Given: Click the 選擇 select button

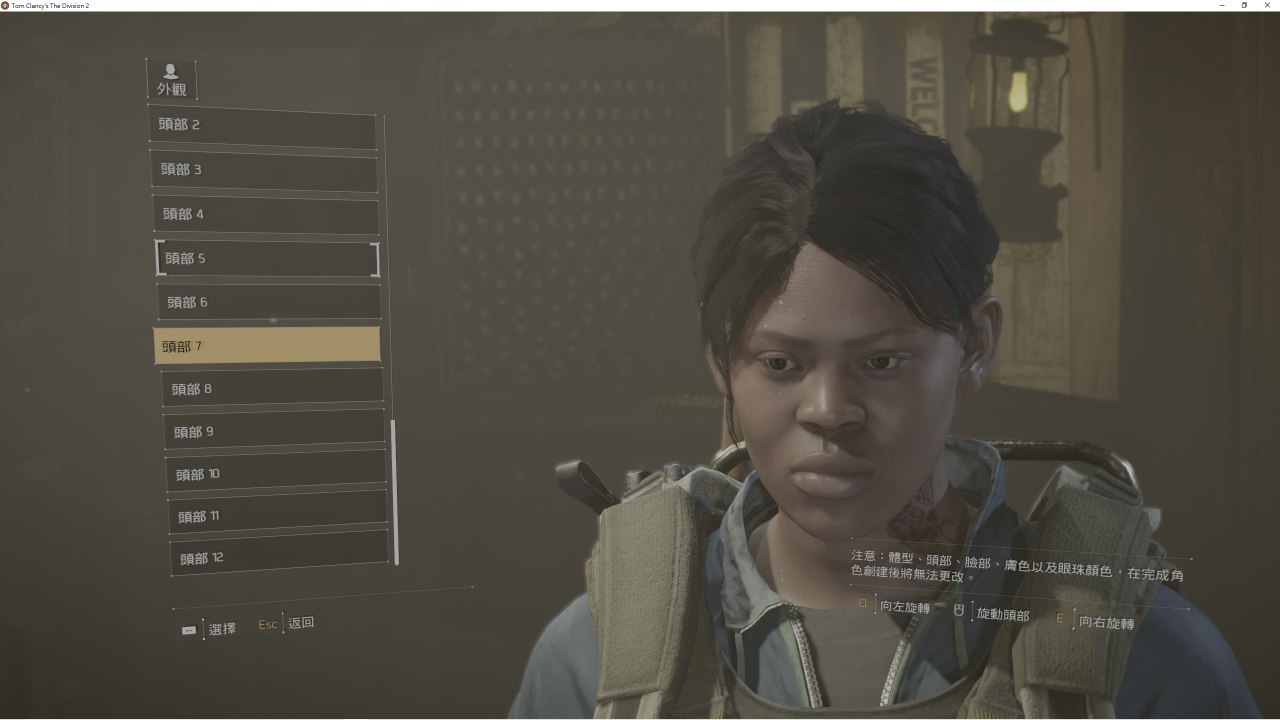Looking at the screenshot, I should click(x=221, y=629).
